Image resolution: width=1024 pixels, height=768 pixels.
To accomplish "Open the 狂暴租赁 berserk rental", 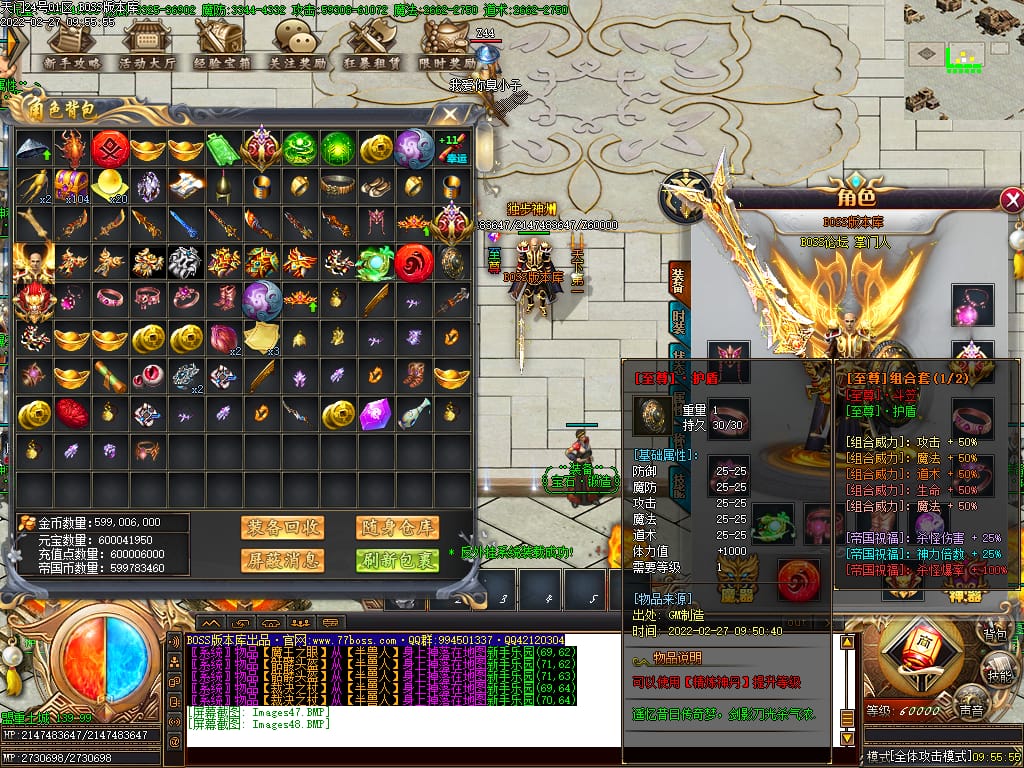I will 371,44.
